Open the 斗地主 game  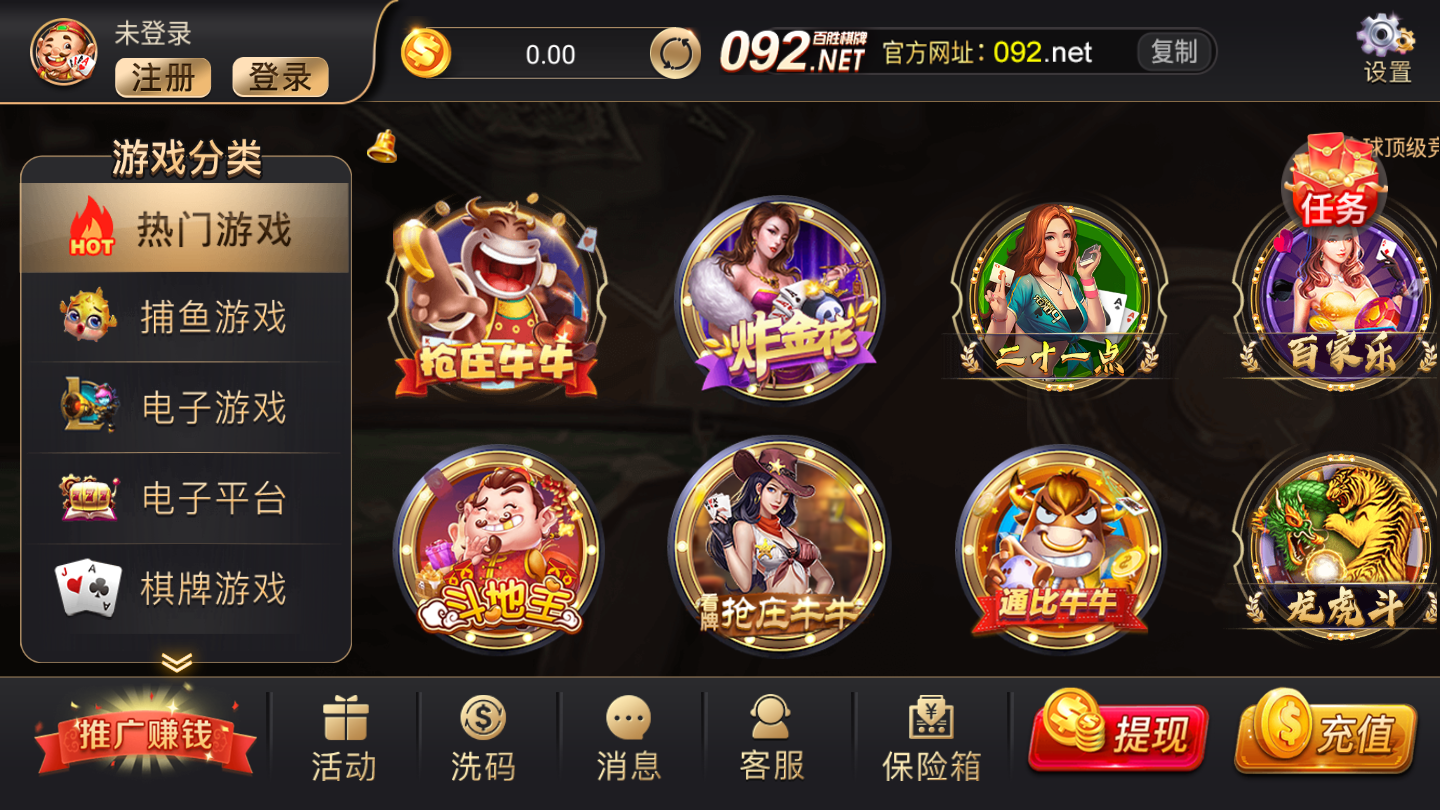tap(500, 550)
